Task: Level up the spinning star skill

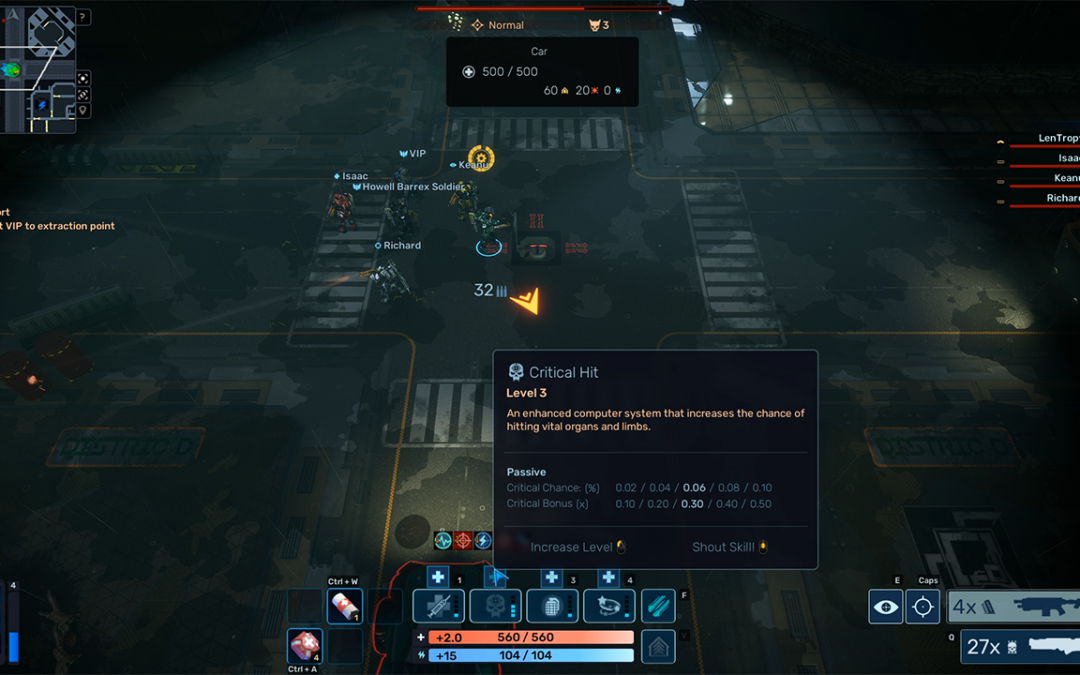Action: point(608,578)
